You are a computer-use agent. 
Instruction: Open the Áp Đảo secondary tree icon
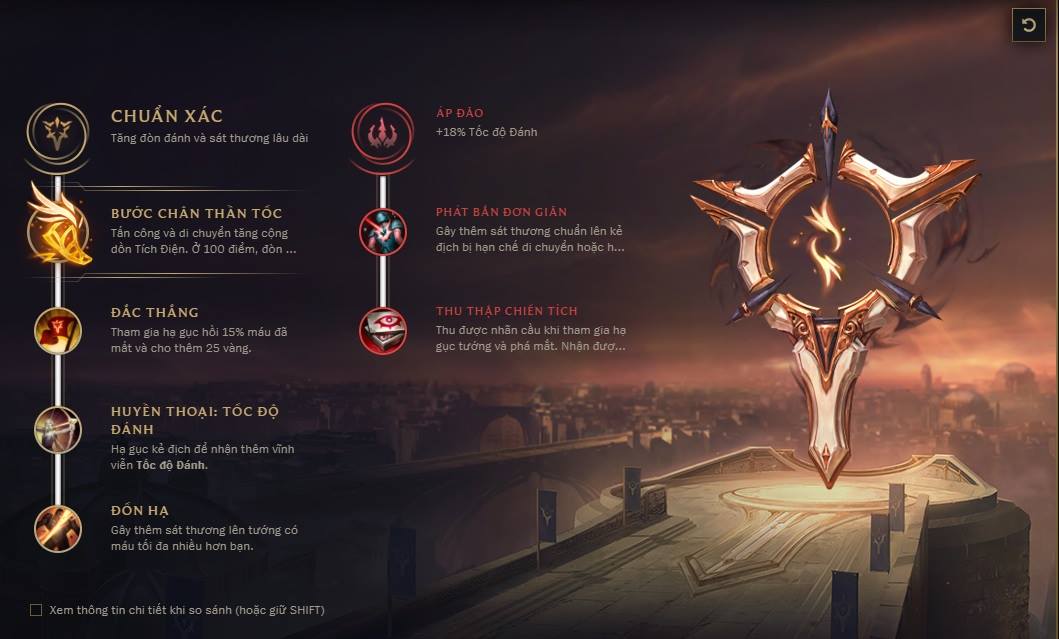[382, 130]
